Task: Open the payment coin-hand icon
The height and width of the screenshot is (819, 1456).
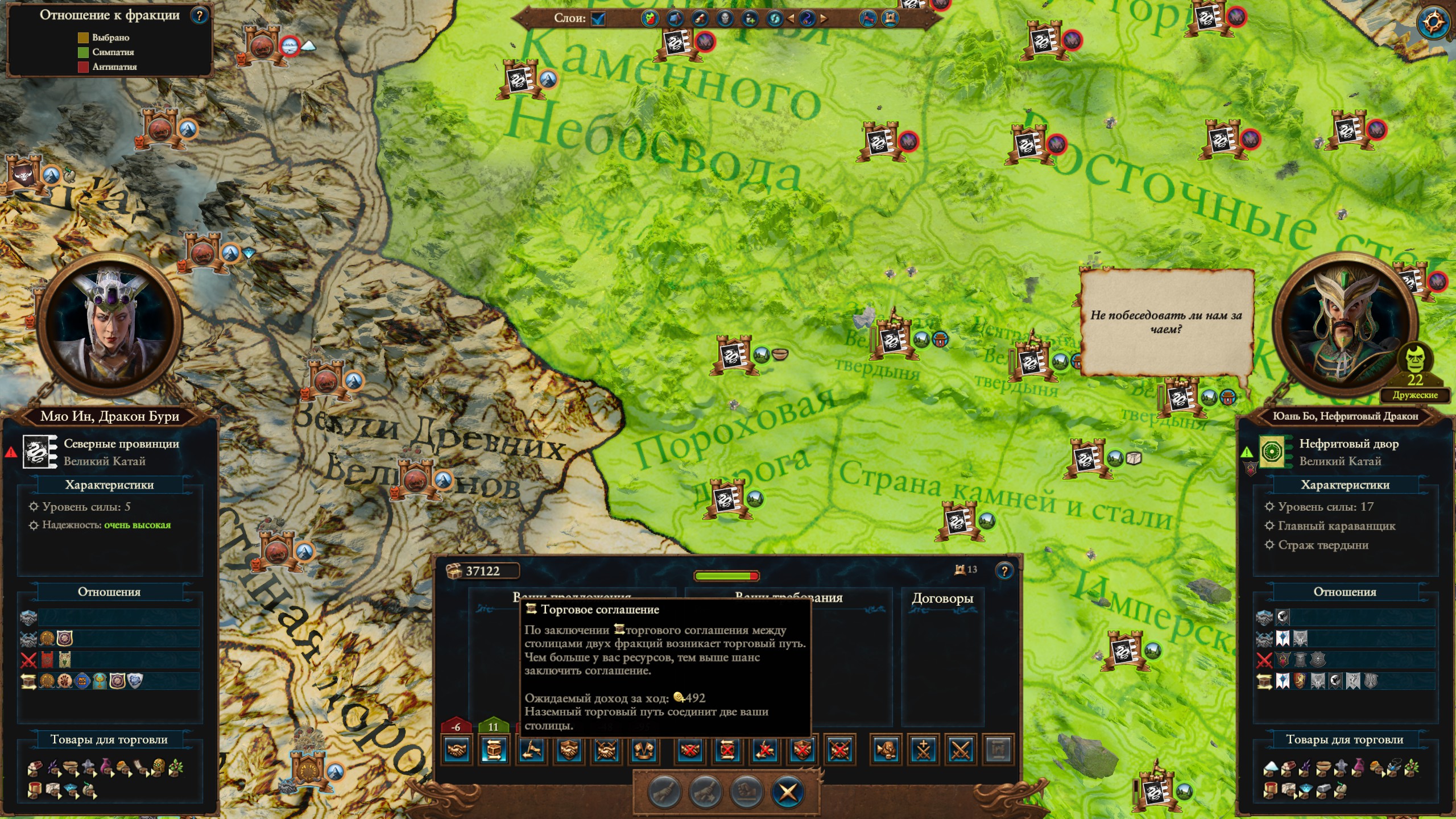Action: coord(886,750)
